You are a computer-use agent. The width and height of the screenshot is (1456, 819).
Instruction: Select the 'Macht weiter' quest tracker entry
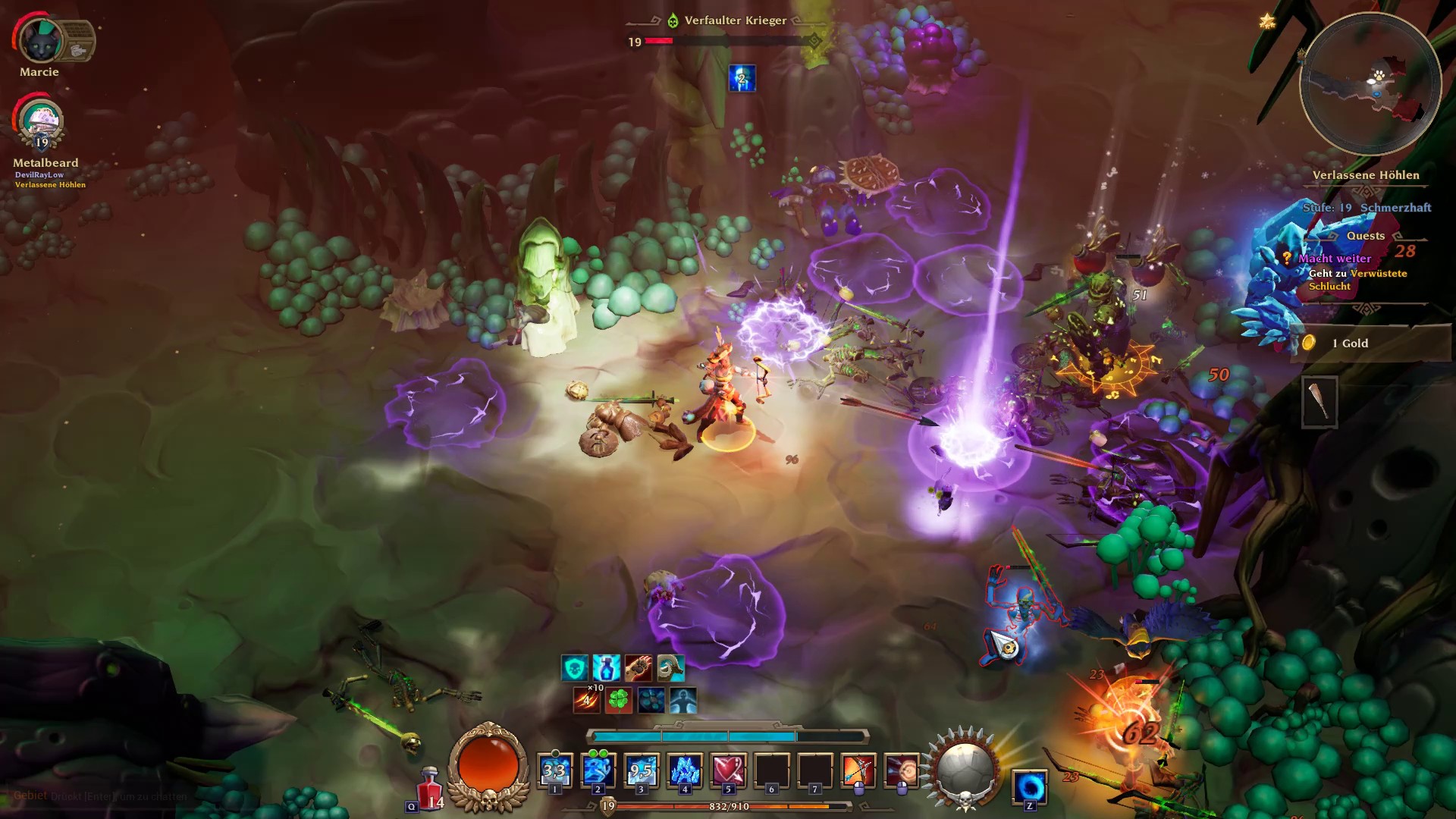[x=1334, y=259]
